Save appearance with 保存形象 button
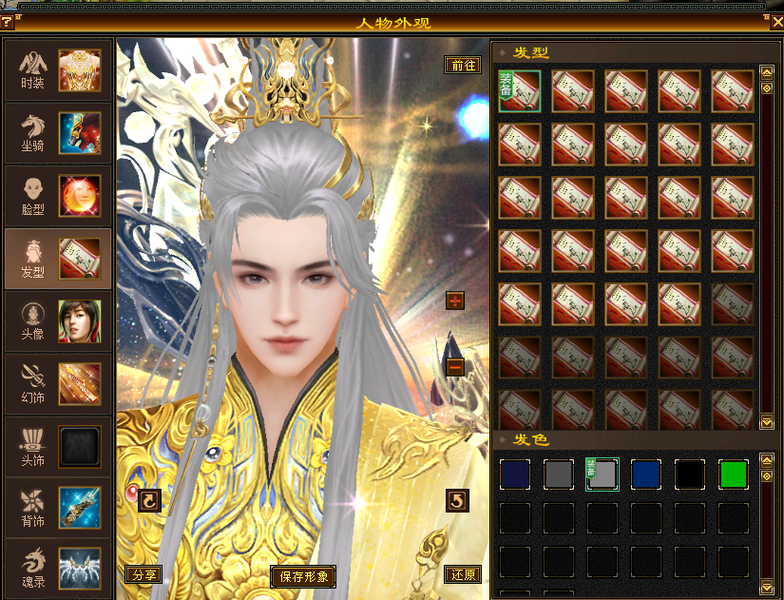 point(303,576)
